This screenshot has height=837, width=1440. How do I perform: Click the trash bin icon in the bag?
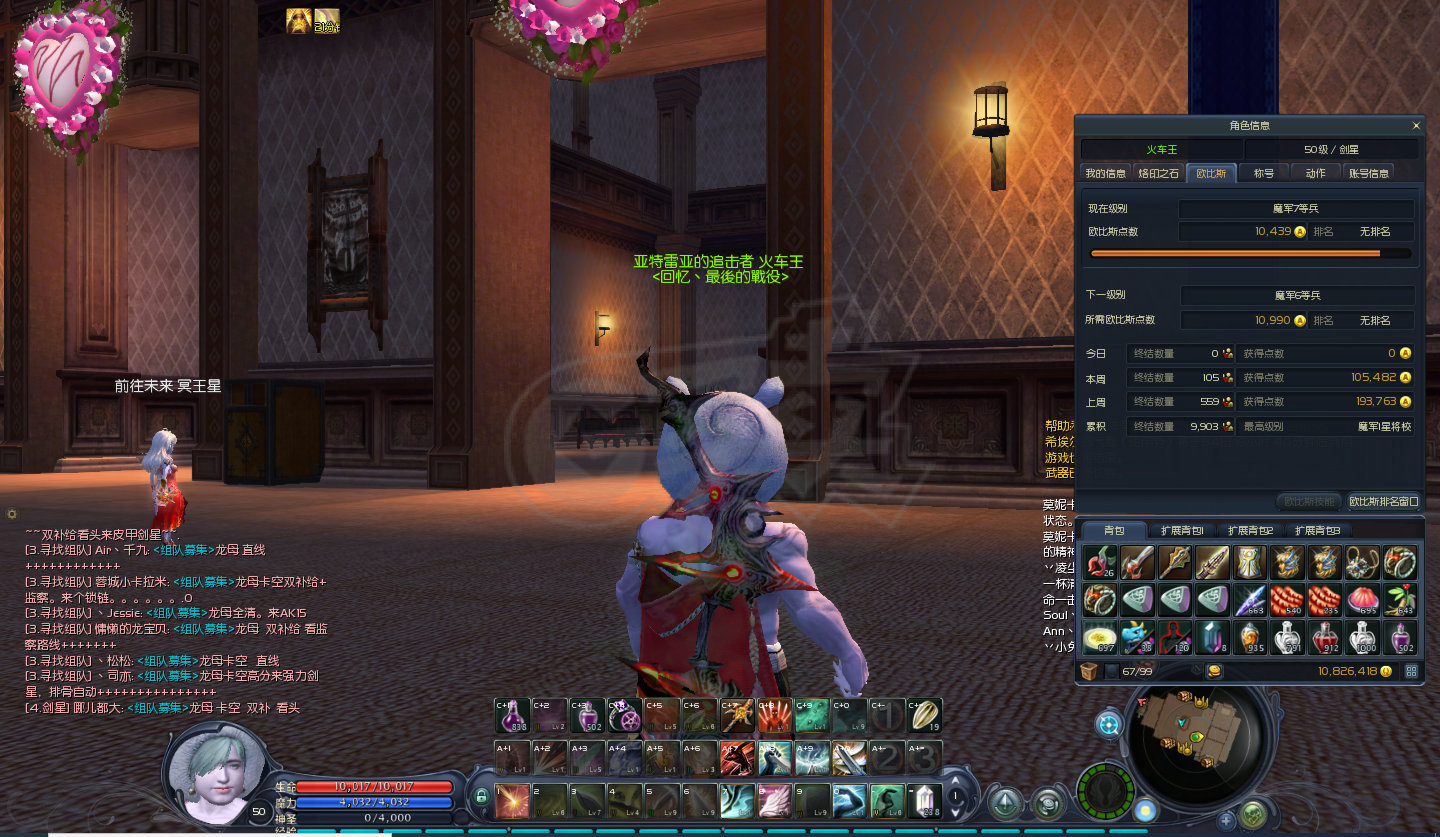coord(1089,672)
